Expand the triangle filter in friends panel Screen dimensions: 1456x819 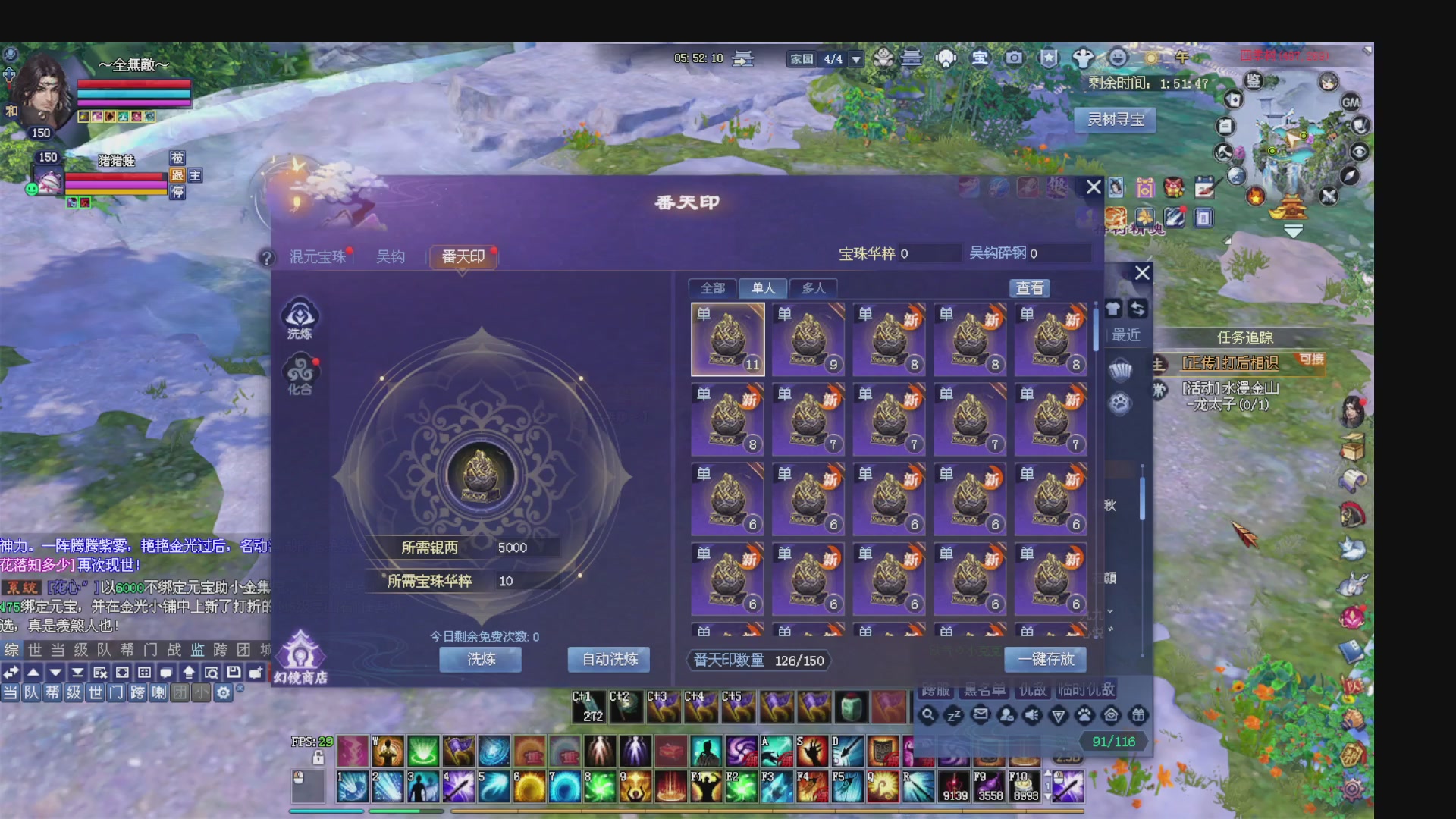(x=1059, y=715)
